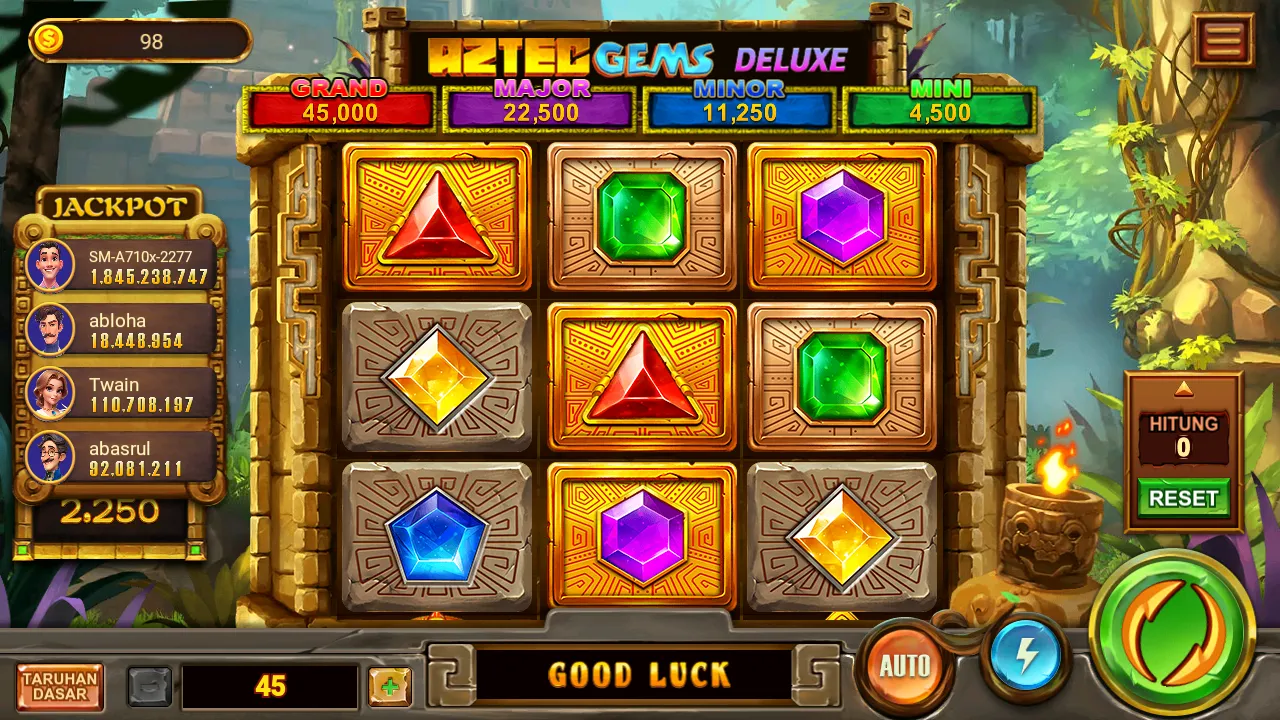Tap the red triangle gem on reel one
Image resolution: width=1280 pixels, height=720 pixels.
tap(437, 218)
